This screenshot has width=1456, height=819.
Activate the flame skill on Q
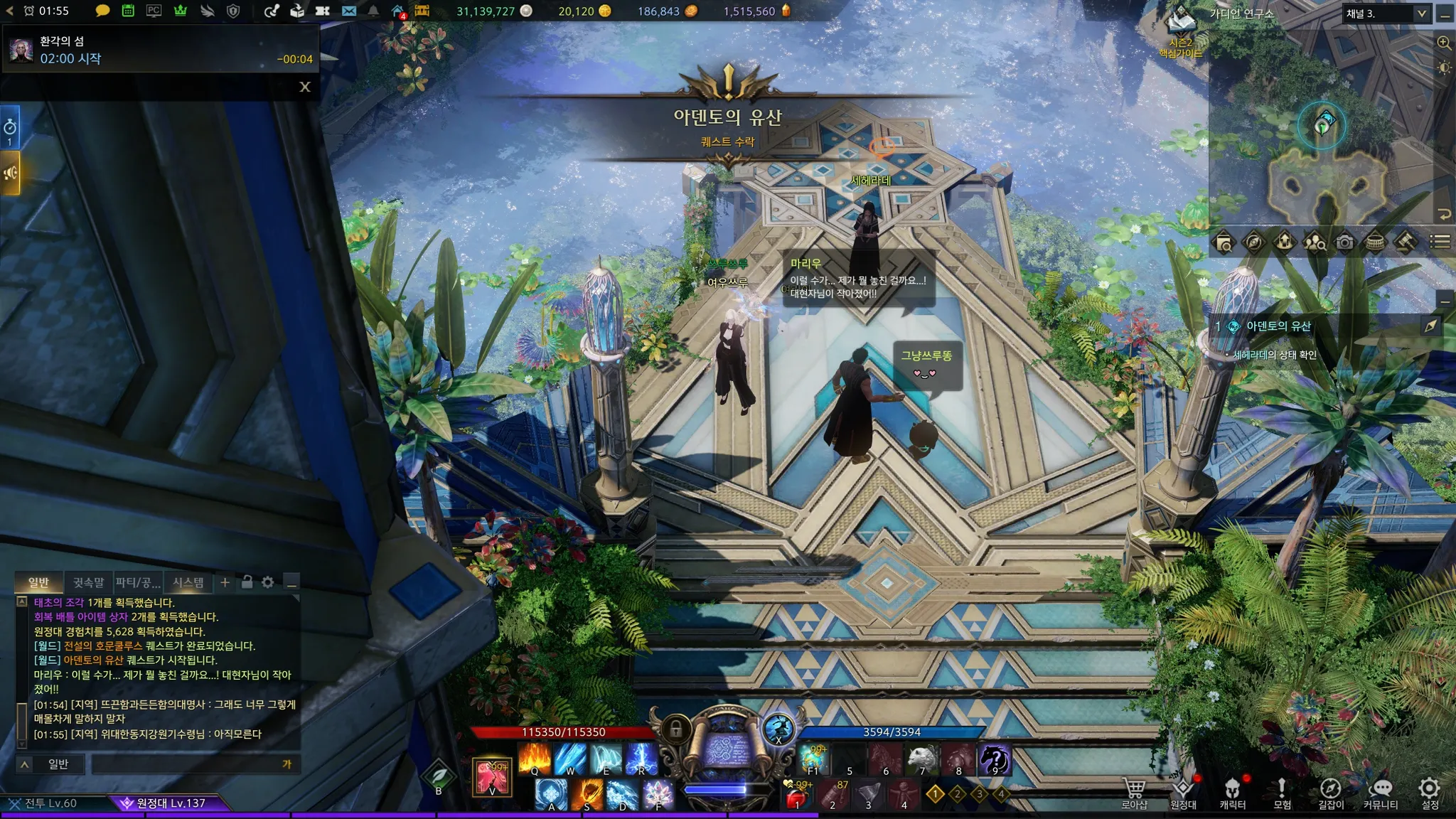pyautogui.click(x=535, y=758)
